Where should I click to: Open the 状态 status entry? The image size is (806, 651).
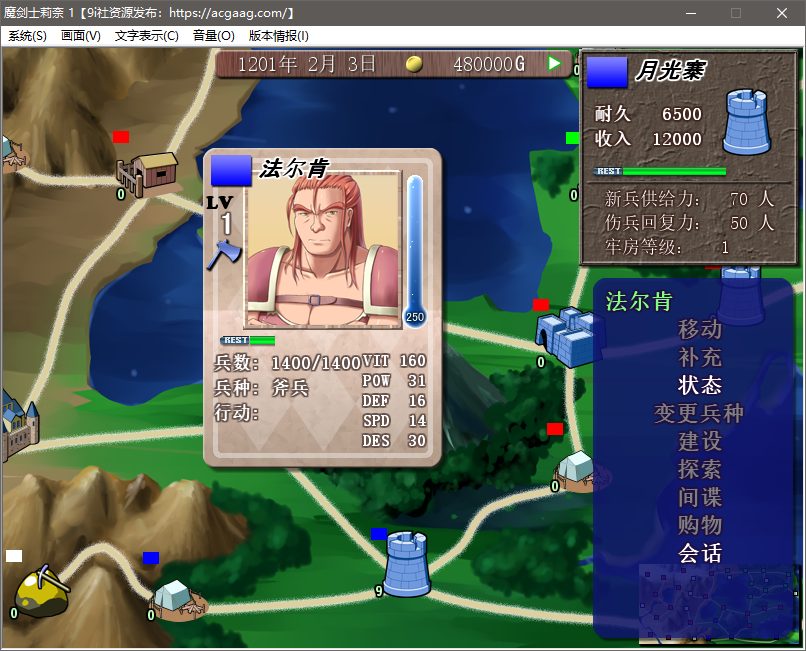click(700, 385)
